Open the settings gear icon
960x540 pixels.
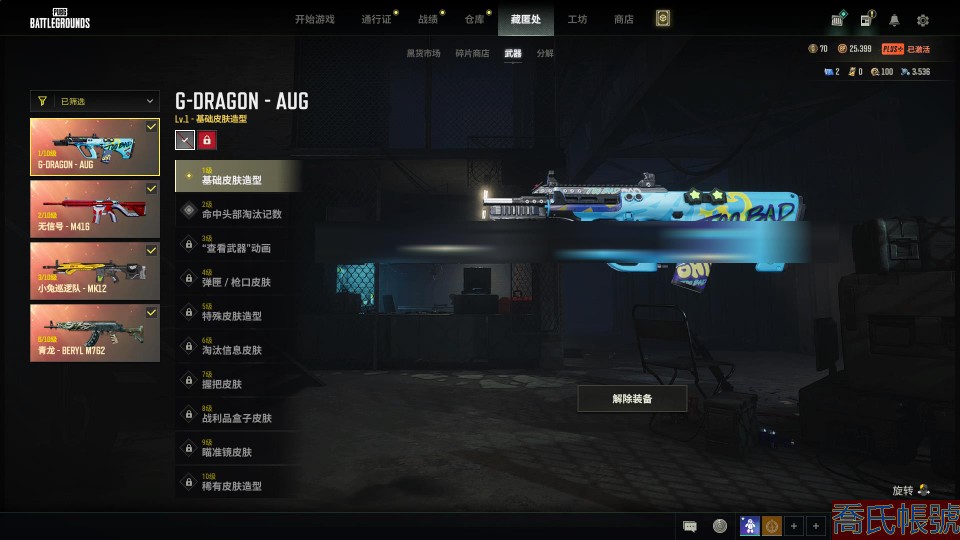922,20
